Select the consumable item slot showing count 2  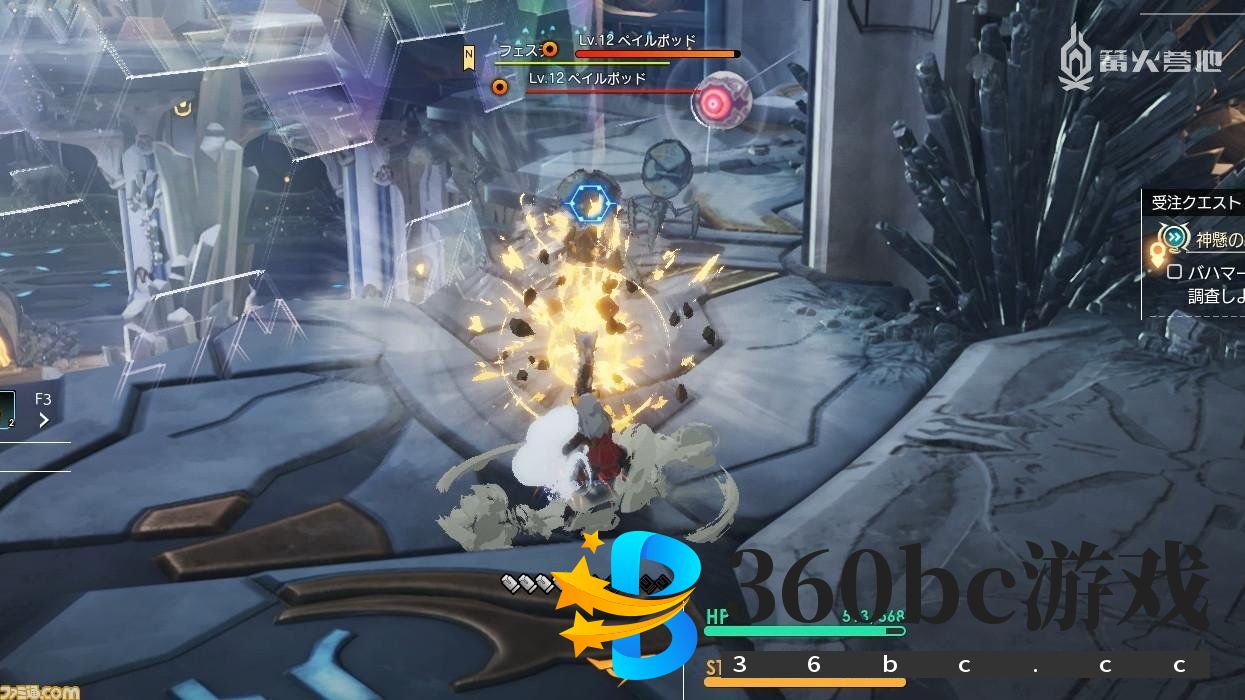click(7, 408)
